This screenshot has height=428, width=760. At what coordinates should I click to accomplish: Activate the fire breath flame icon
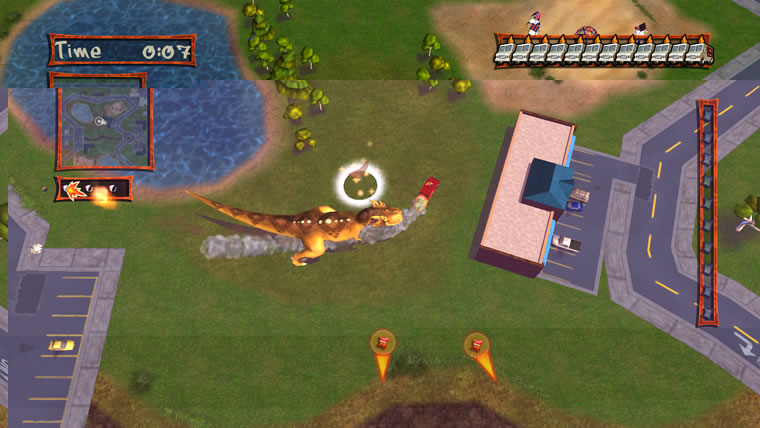point(72,187)
